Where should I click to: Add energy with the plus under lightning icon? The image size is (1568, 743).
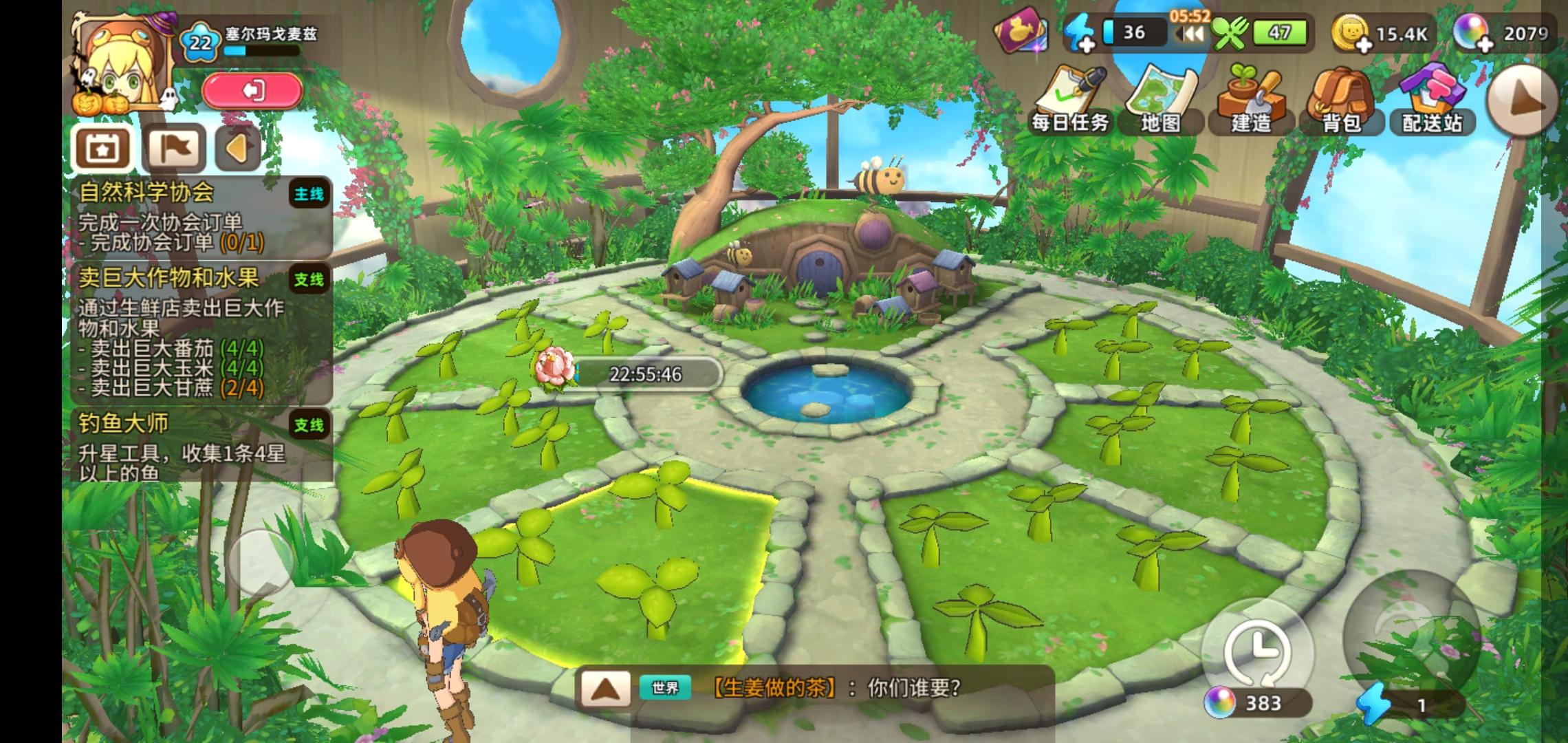point(1087,41)
